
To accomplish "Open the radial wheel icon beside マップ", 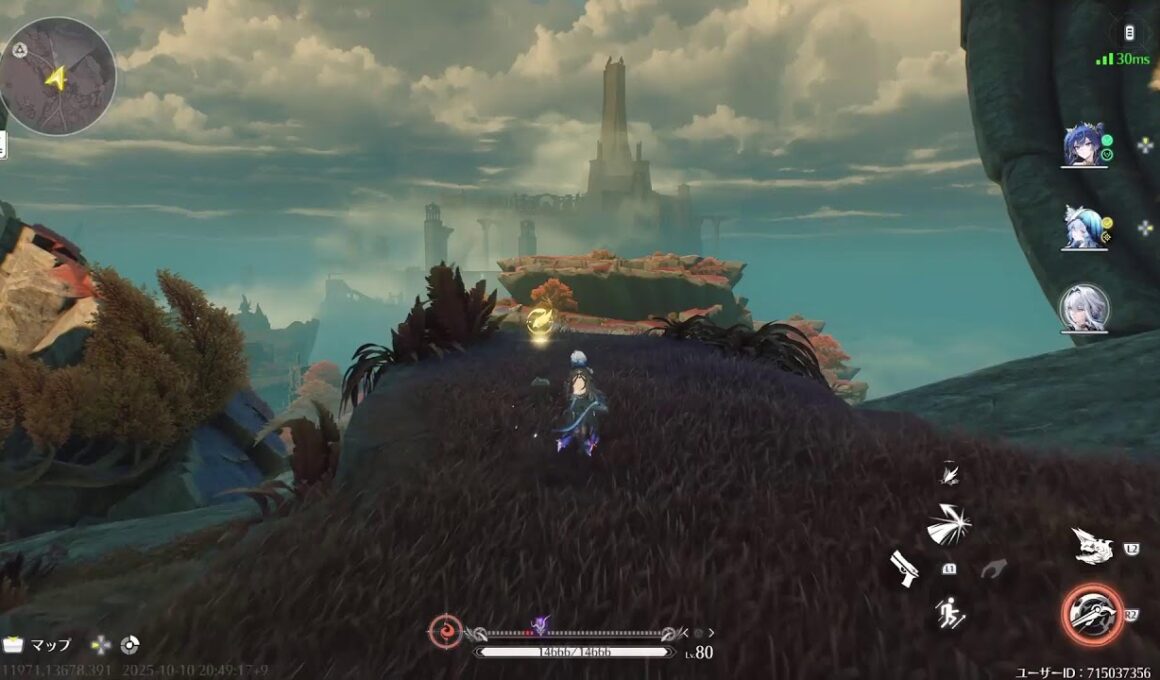I will point(129,645).
